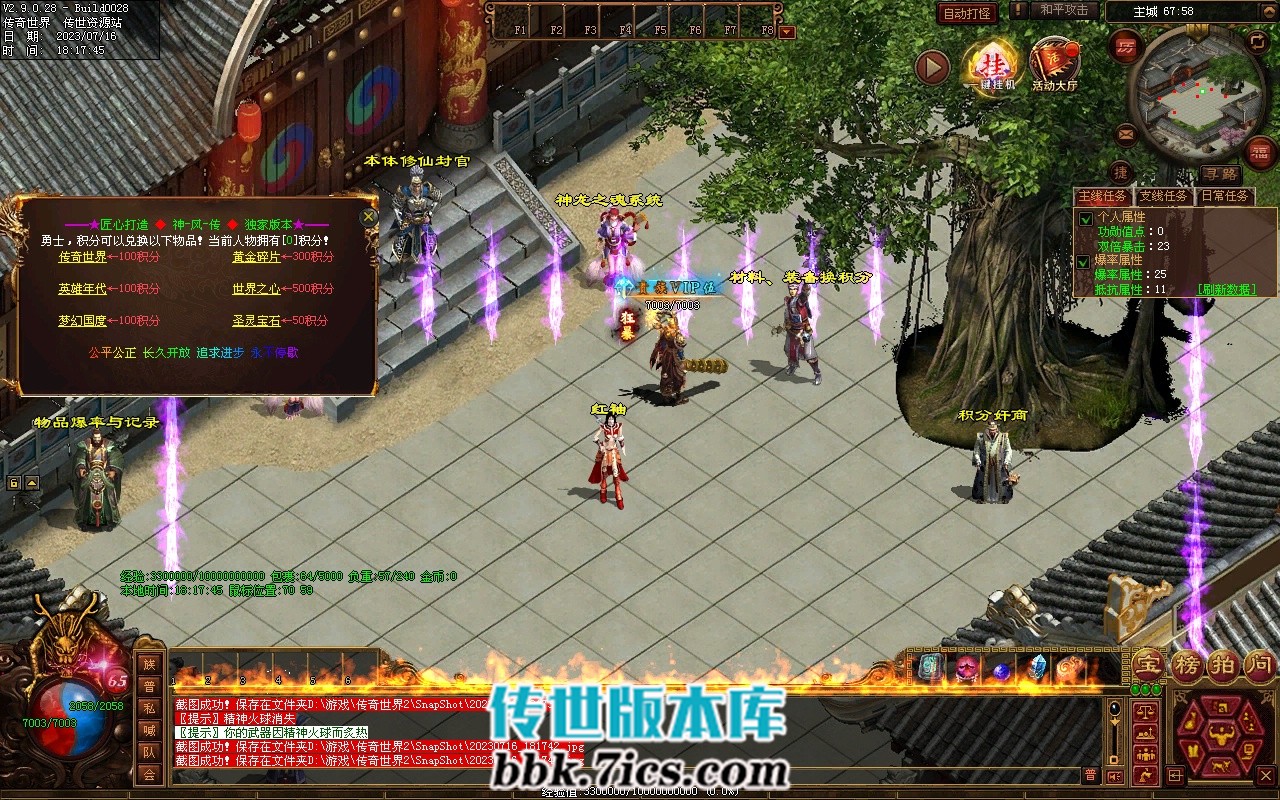The width and height of the screenshot is (1280, 800).
Task: Exchange points for 传奇世界
Action: 82,257
